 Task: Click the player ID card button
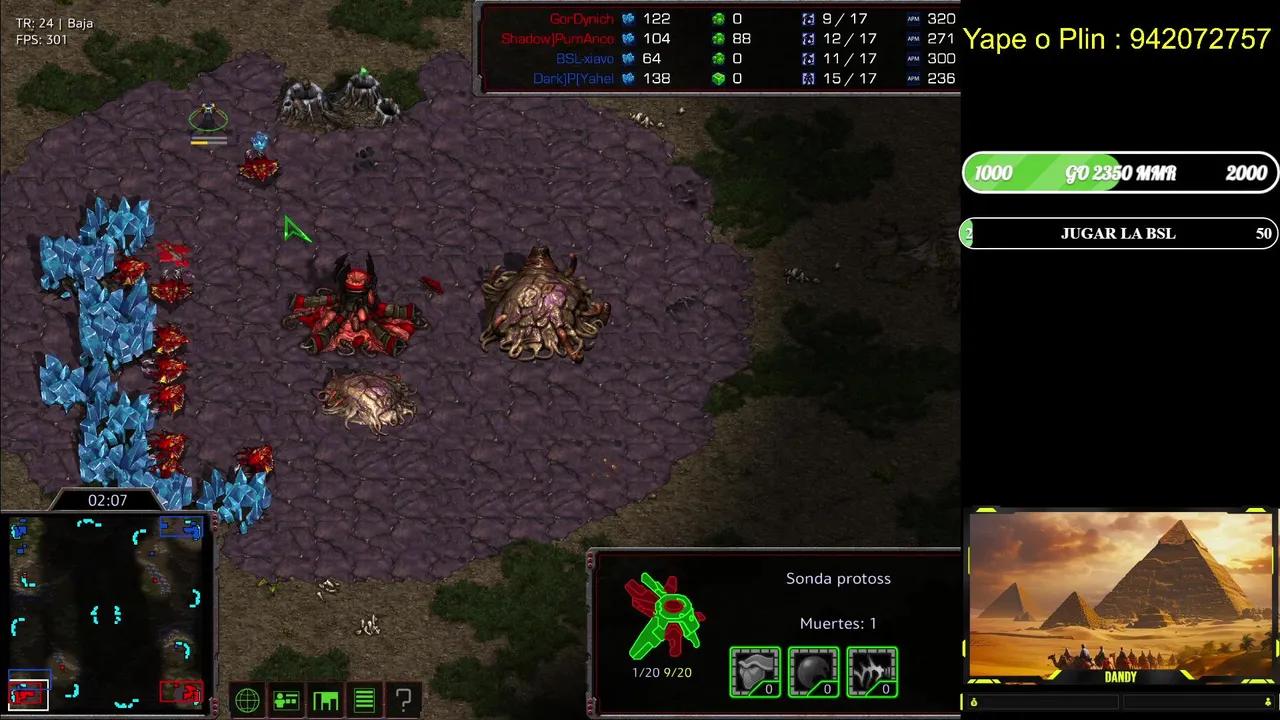coord(286,701)
